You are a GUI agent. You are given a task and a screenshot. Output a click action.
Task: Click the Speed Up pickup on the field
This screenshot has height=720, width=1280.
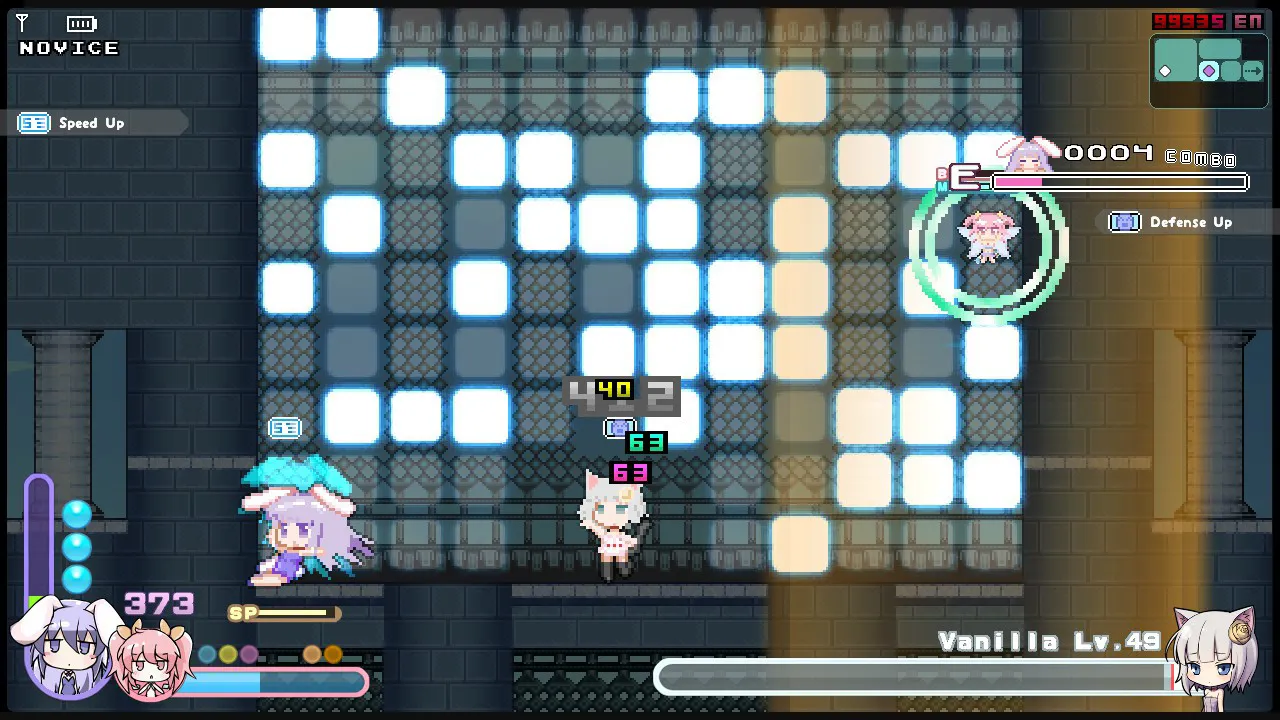285,427
